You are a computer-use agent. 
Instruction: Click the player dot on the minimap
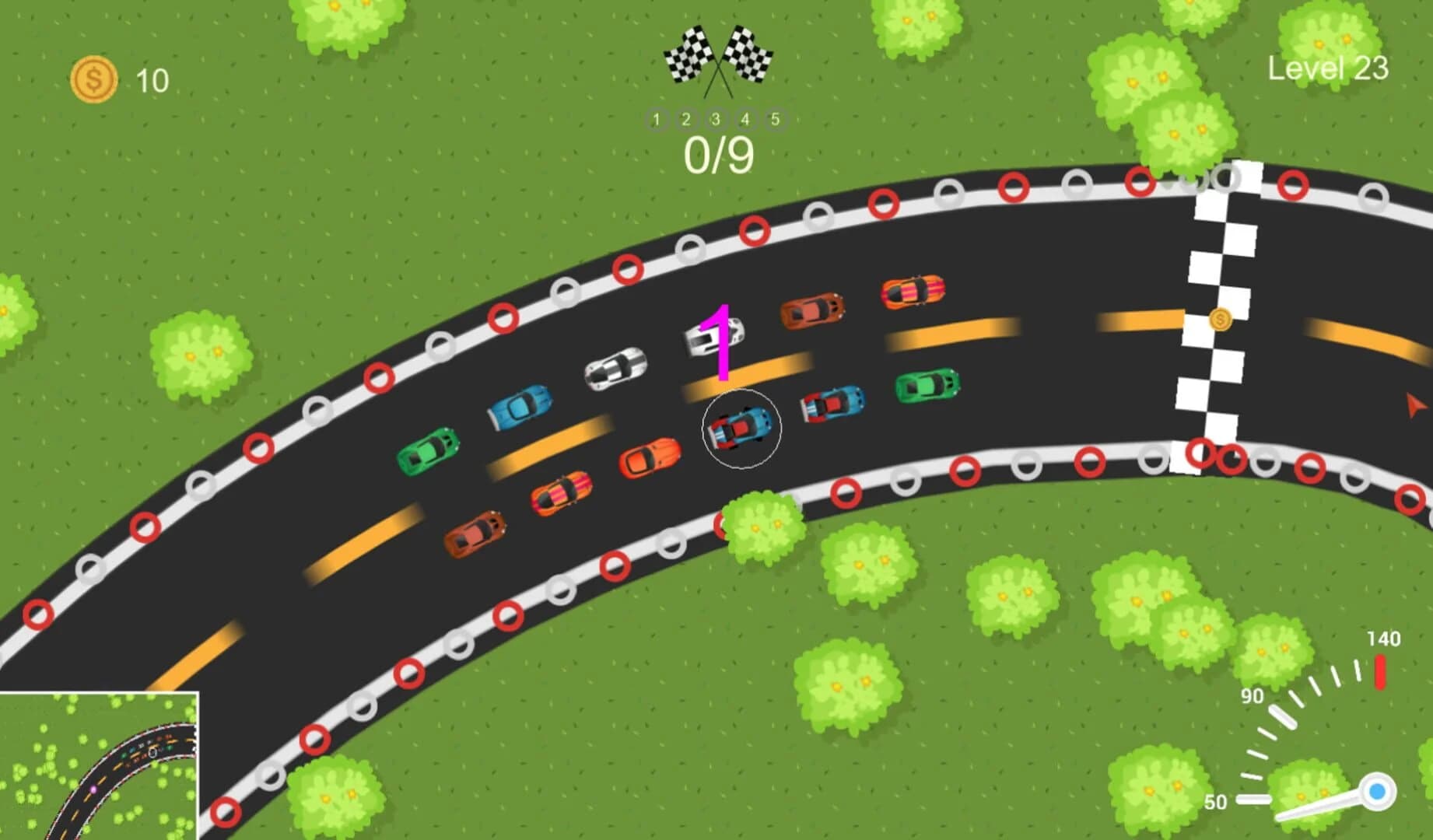pos(93,789)
